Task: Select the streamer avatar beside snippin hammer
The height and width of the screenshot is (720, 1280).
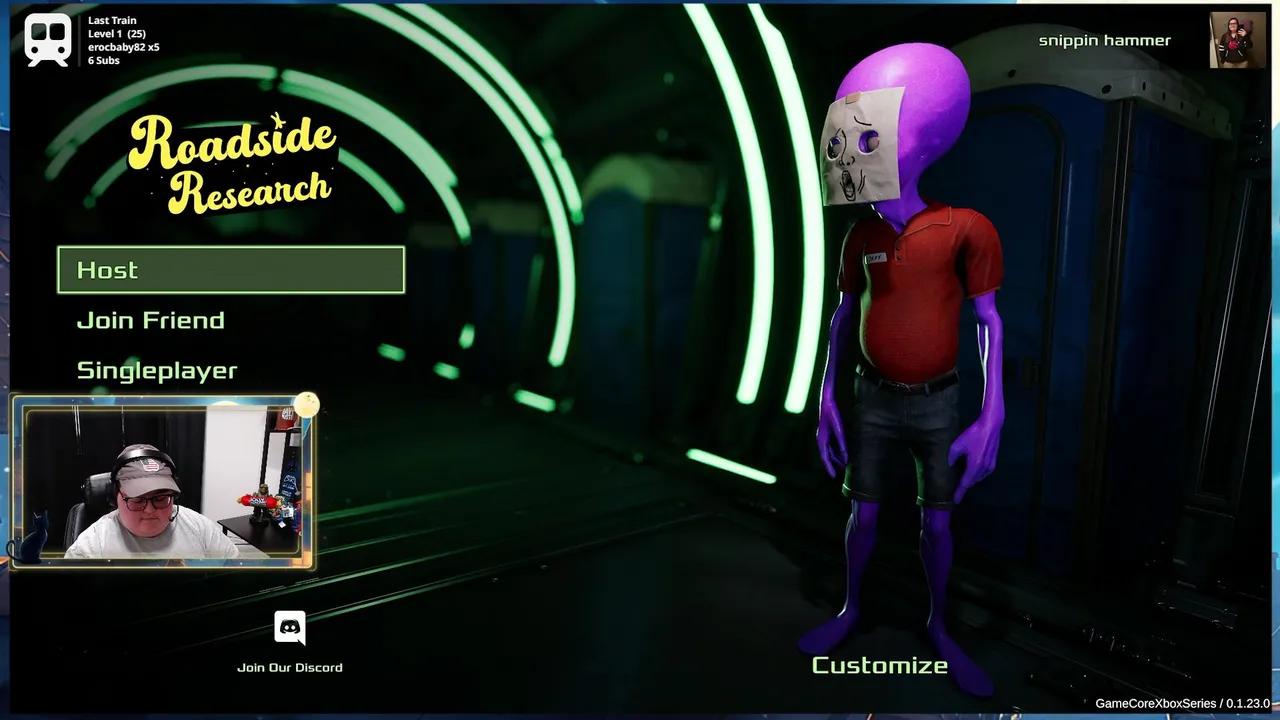Action: [x=1237, y=40]
